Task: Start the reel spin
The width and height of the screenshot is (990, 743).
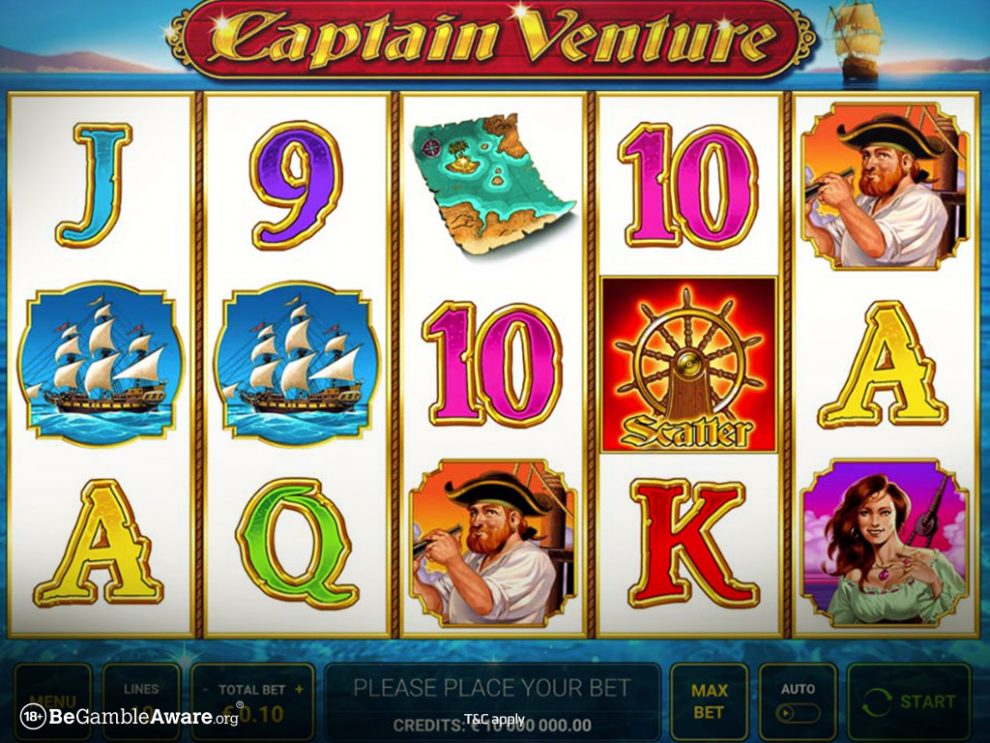Action: (908, 701)
